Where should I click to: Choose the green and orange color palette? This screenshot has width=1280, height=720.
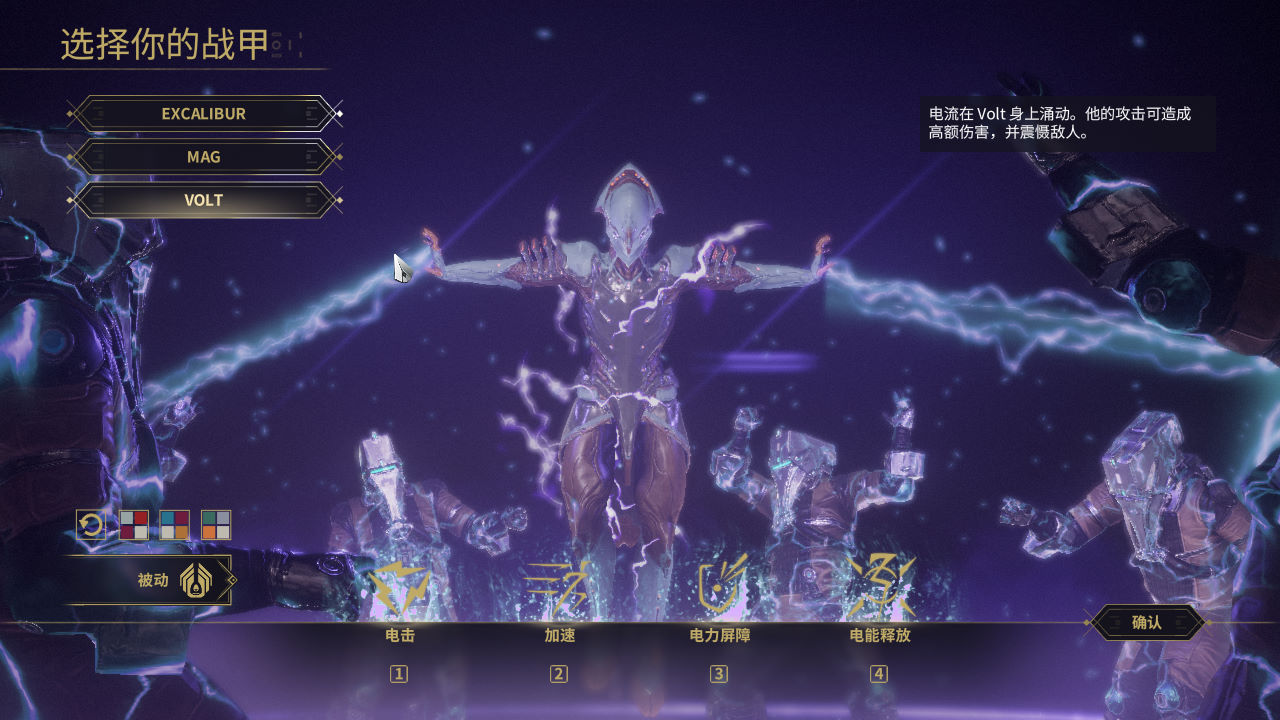pyautogui.click(x=216, y=525)
